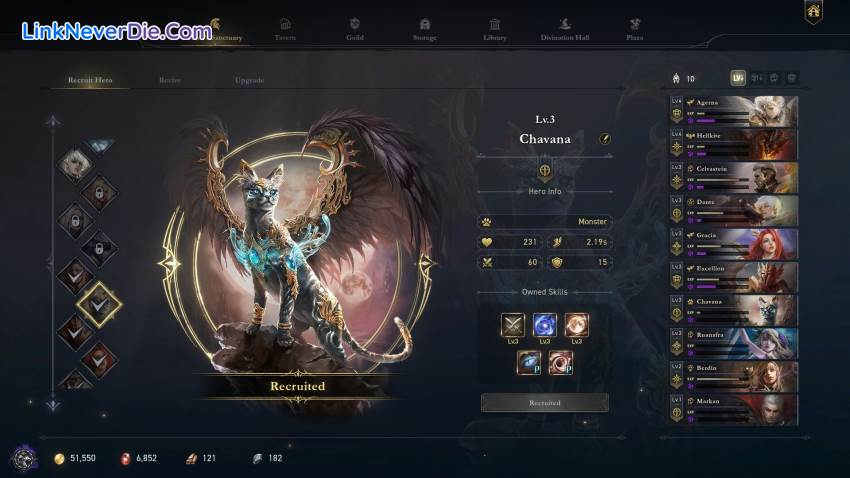Sort the hero roster by level
850x478 pixels.
(x=738, y=77)
